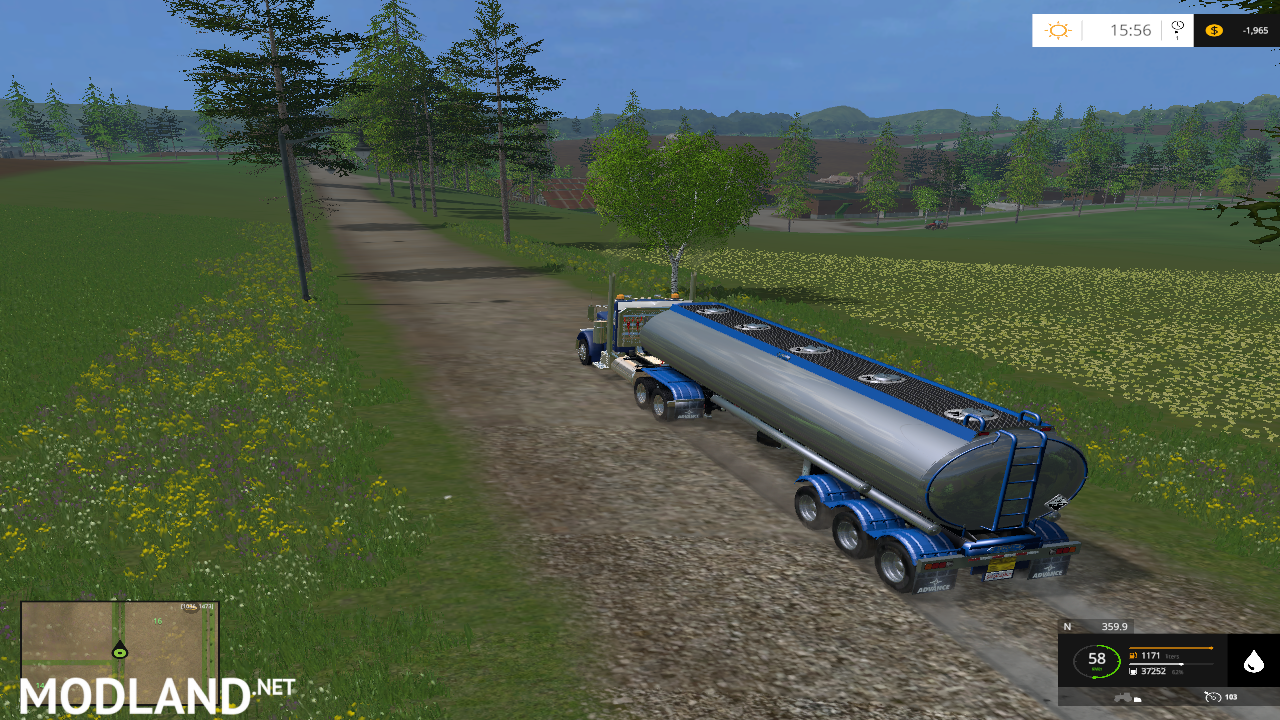Click the 6.2% fill percentage readout
The image size is (1280, 720).
pyautogui.click(x=1177, y=671)
